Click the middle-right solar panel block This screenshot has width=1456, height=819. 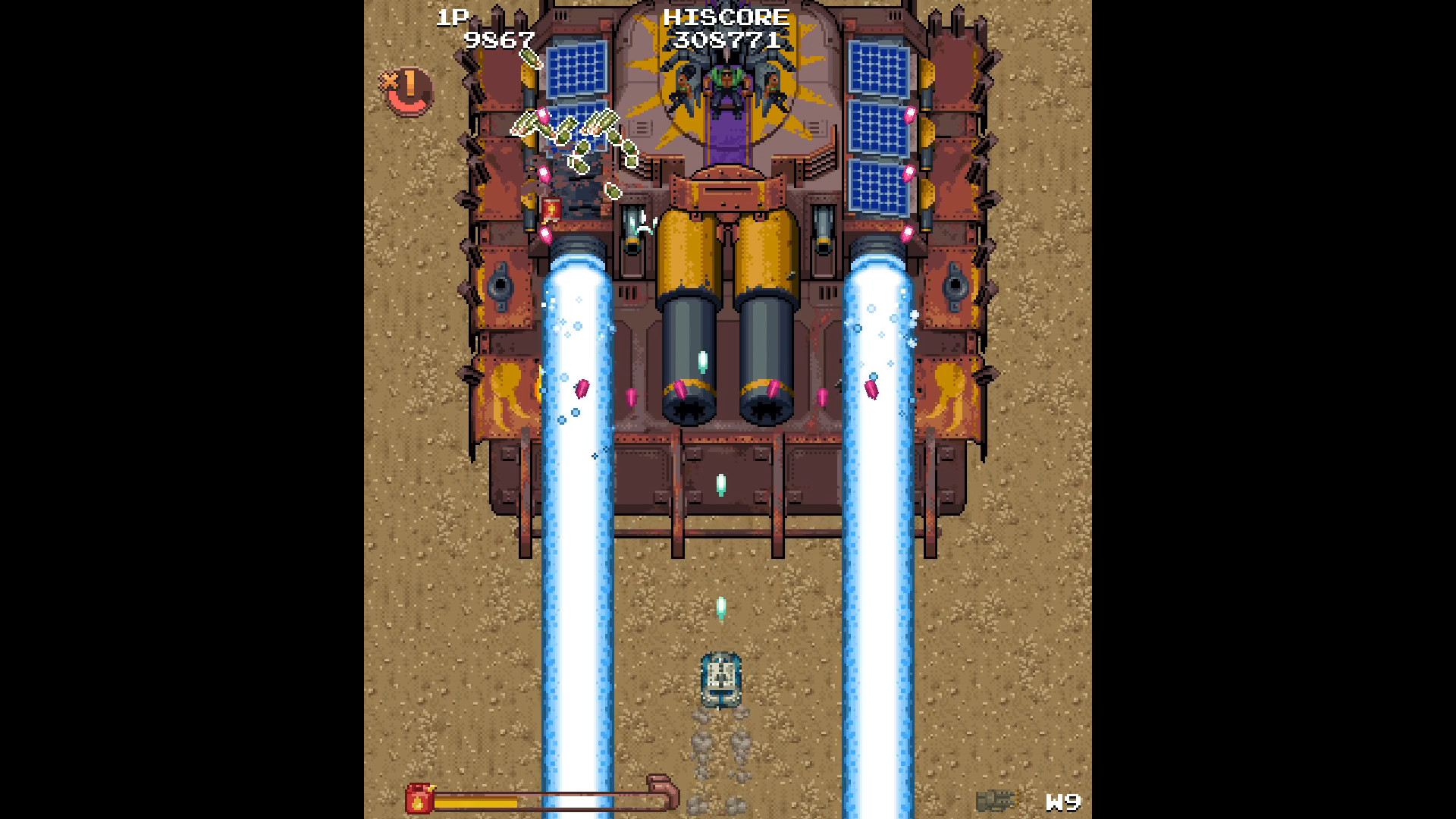tap(880, 129)
